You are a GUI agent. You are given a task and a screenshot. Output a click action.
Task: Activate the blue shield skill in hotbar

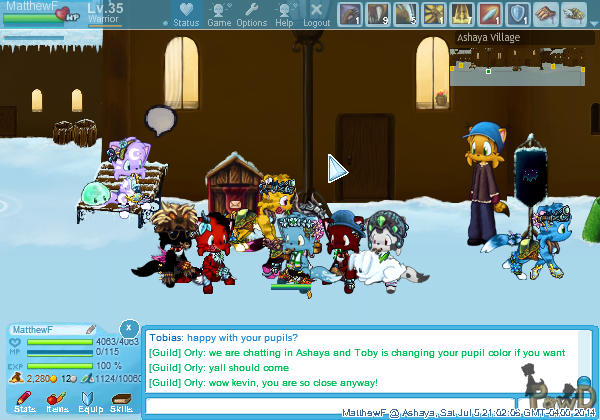(518, 13)
